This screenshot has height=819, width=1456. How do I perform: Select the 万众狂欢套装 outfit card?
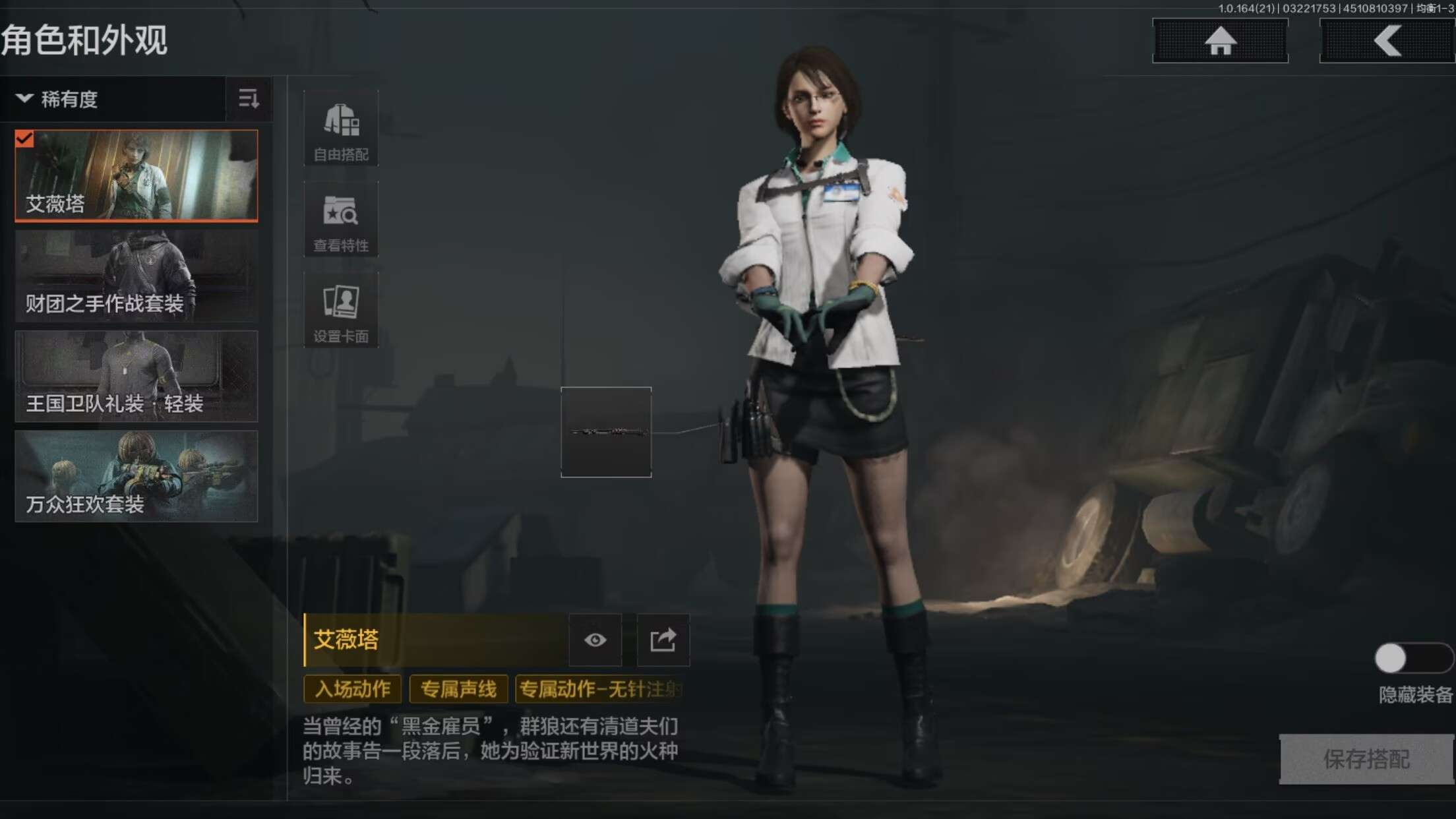tap(135, 475)
